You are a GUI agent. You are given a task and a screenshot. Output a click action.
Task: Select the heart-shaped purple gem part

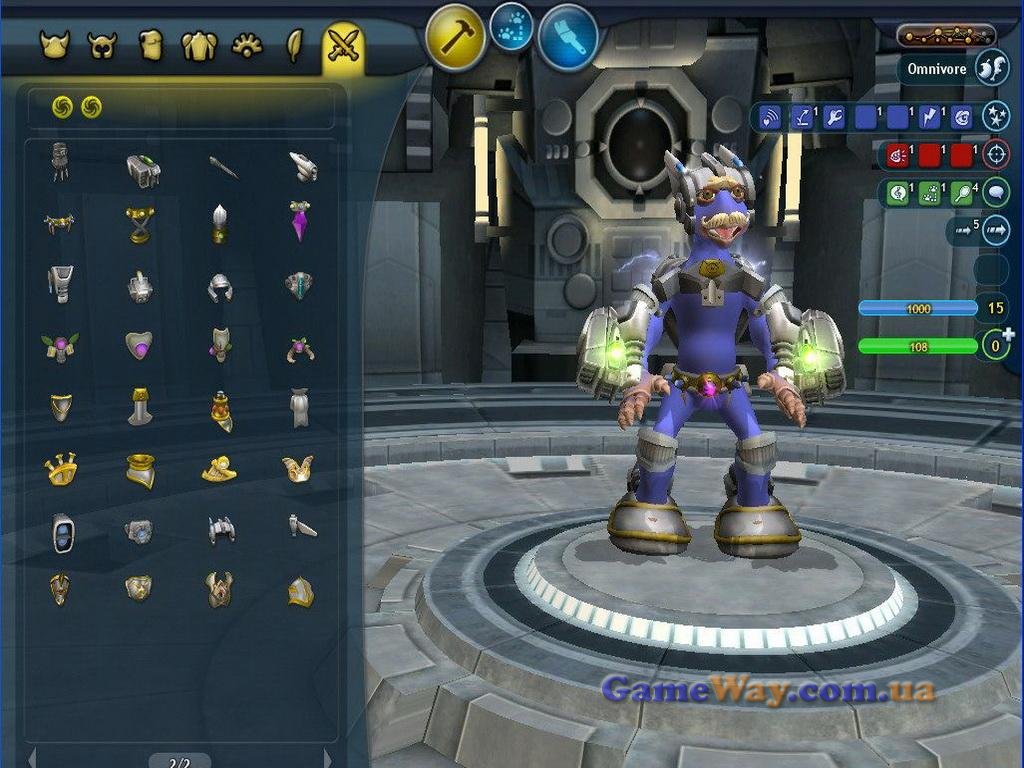pos(139,346)
